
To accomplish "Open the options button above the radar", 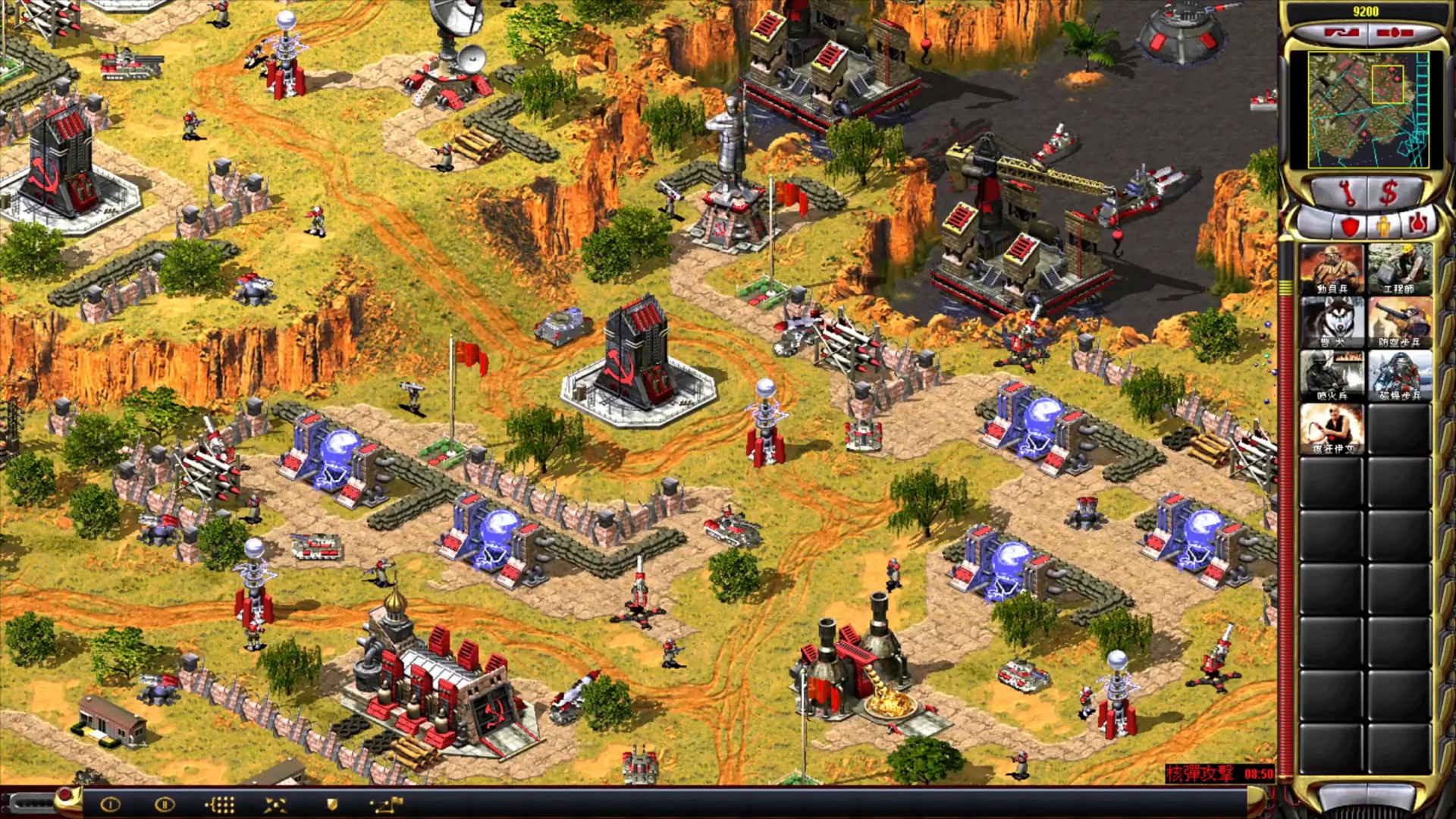I will point(1395,33).
